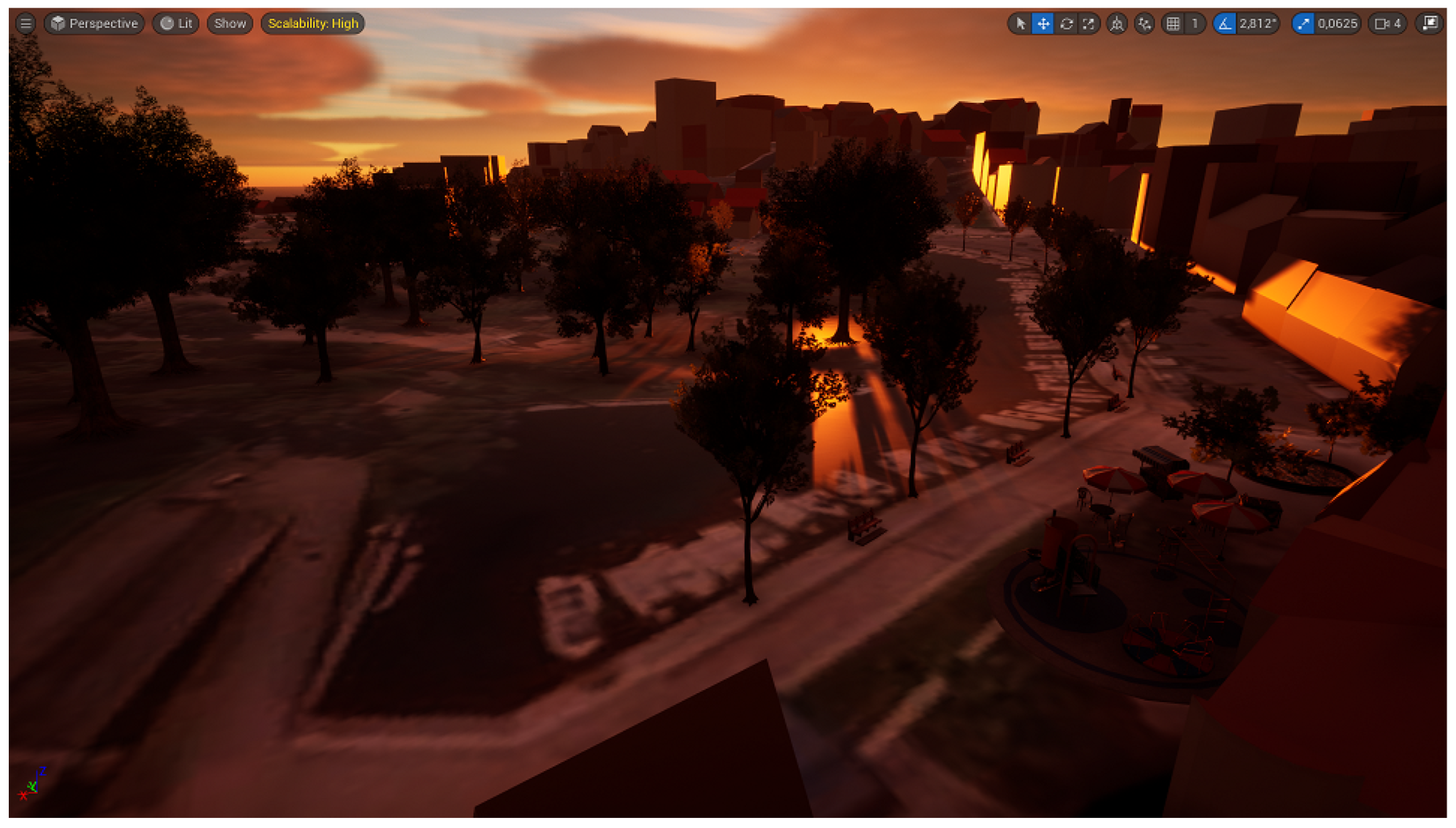Open the 0,0625 scale snap dropdown
This screenshot has height=828, width=1456.
[1337, 24]
